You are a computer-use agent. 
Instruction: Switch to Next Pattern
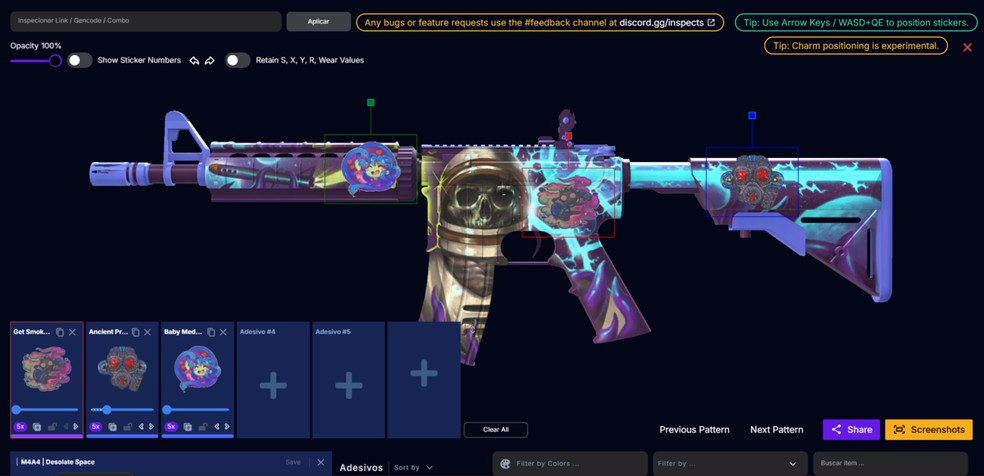pyautogui.click(x=776, y=430)
